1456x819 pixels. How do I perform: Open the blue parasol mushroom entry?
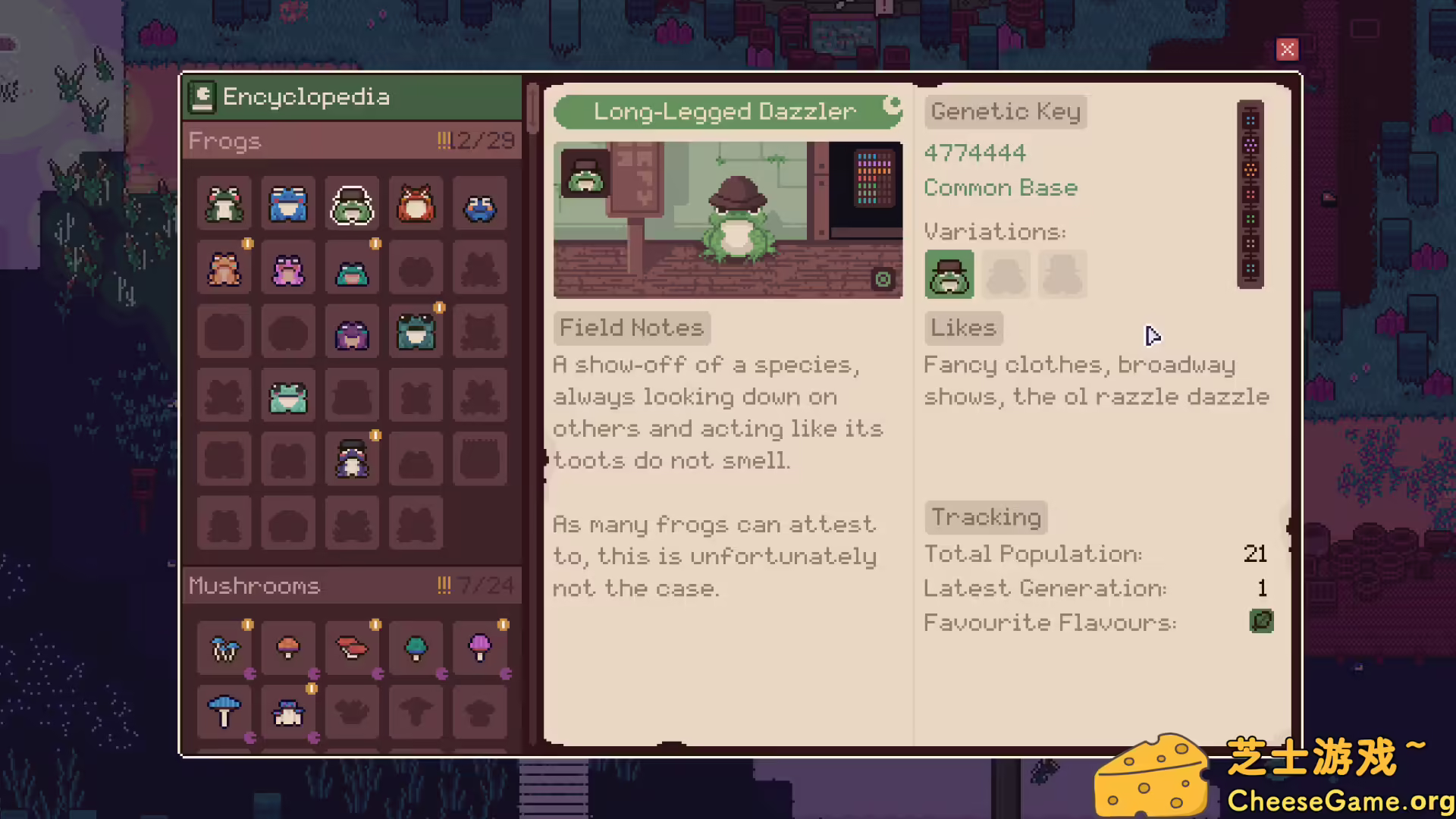click(x=224, y=711)
